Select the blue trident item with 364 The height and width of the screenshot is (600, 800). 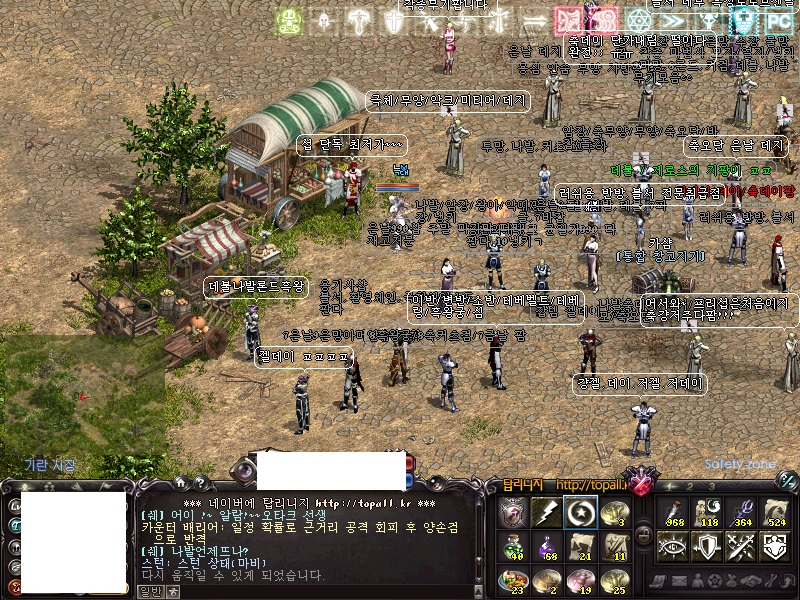click(x=741, y=512)
